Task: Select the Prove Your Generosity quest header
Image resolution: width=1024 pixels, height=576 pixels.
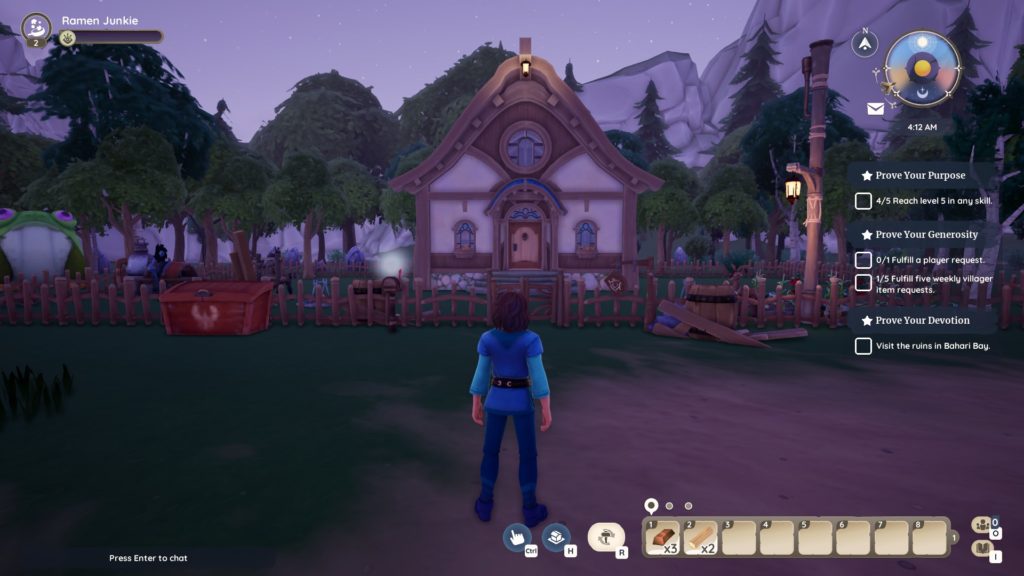Action: (926, 235)
